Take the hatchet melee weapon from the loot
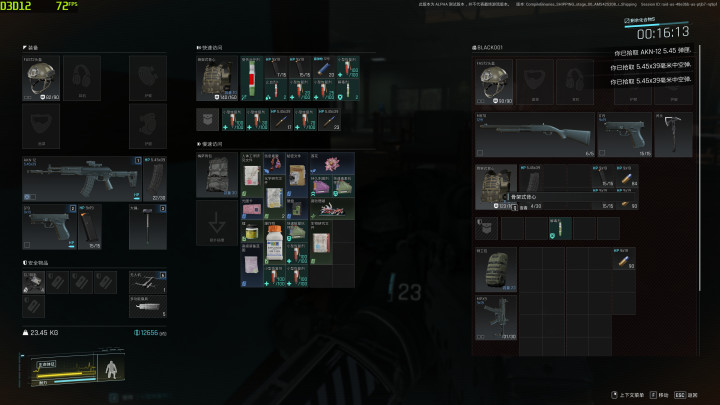The height and width of the screenshot is (405, 720). (x=673, y=132)
